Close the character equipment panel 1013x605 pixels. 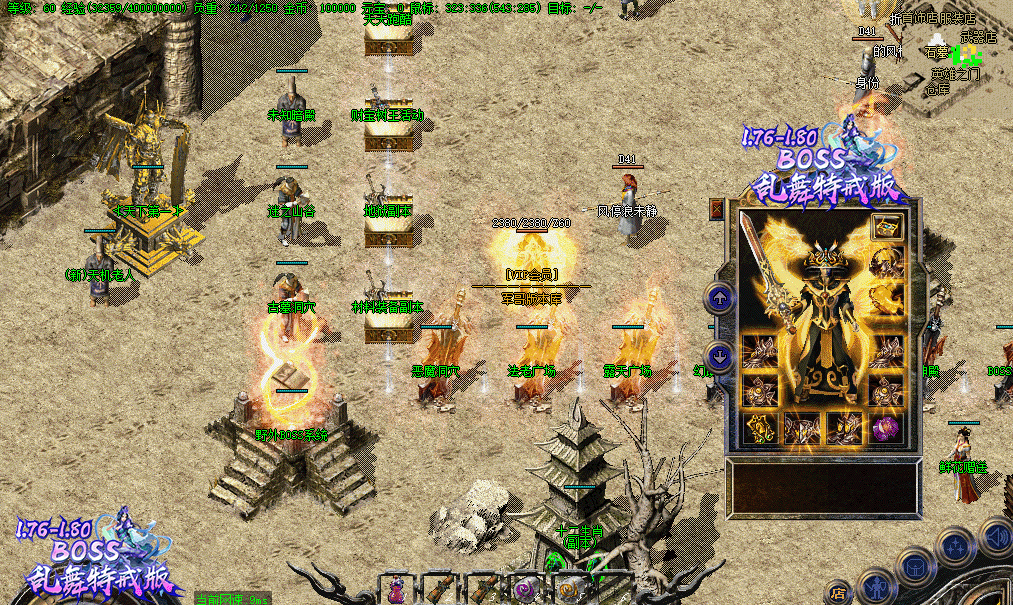tap(716, 210)
